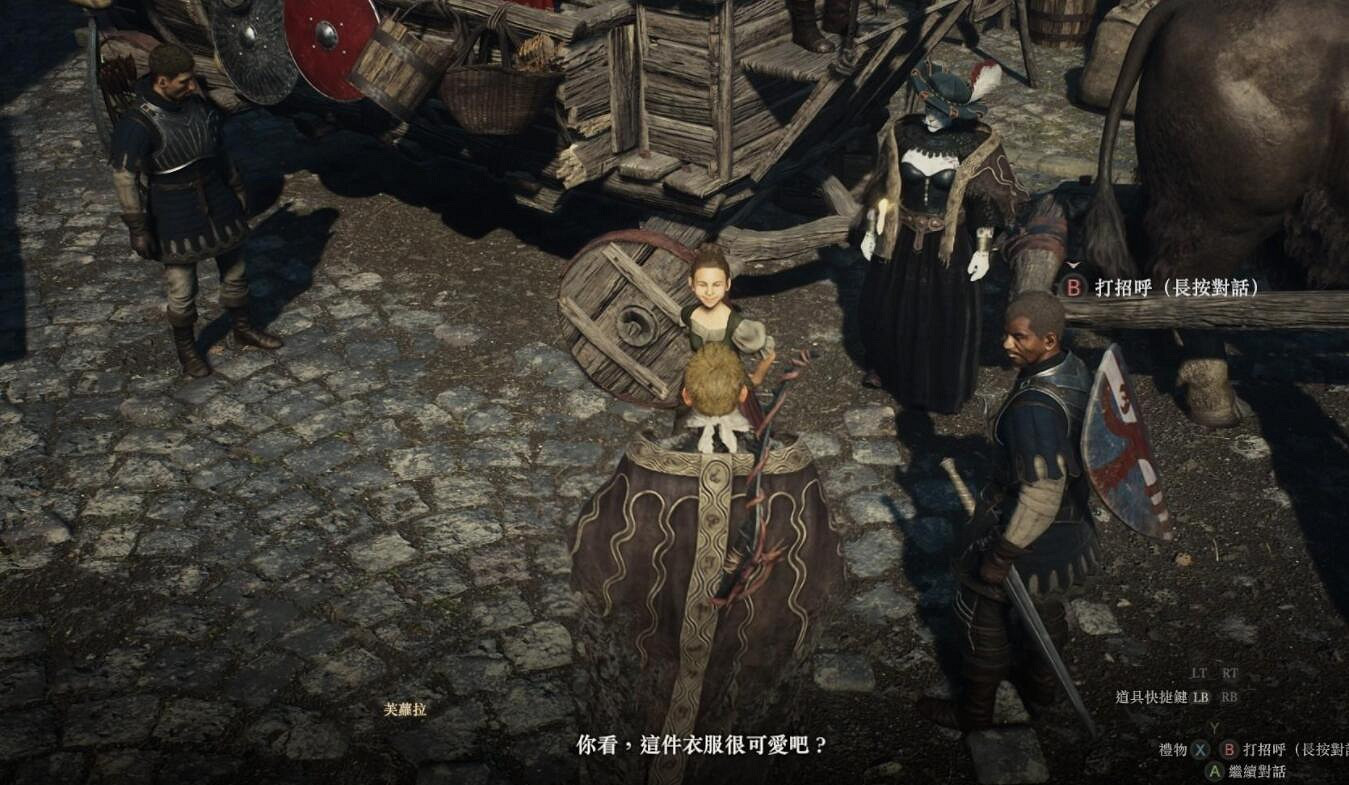Click the RB item shortcut icon
This screenshot has width=1349, height=785.
tap(1230, 697)
